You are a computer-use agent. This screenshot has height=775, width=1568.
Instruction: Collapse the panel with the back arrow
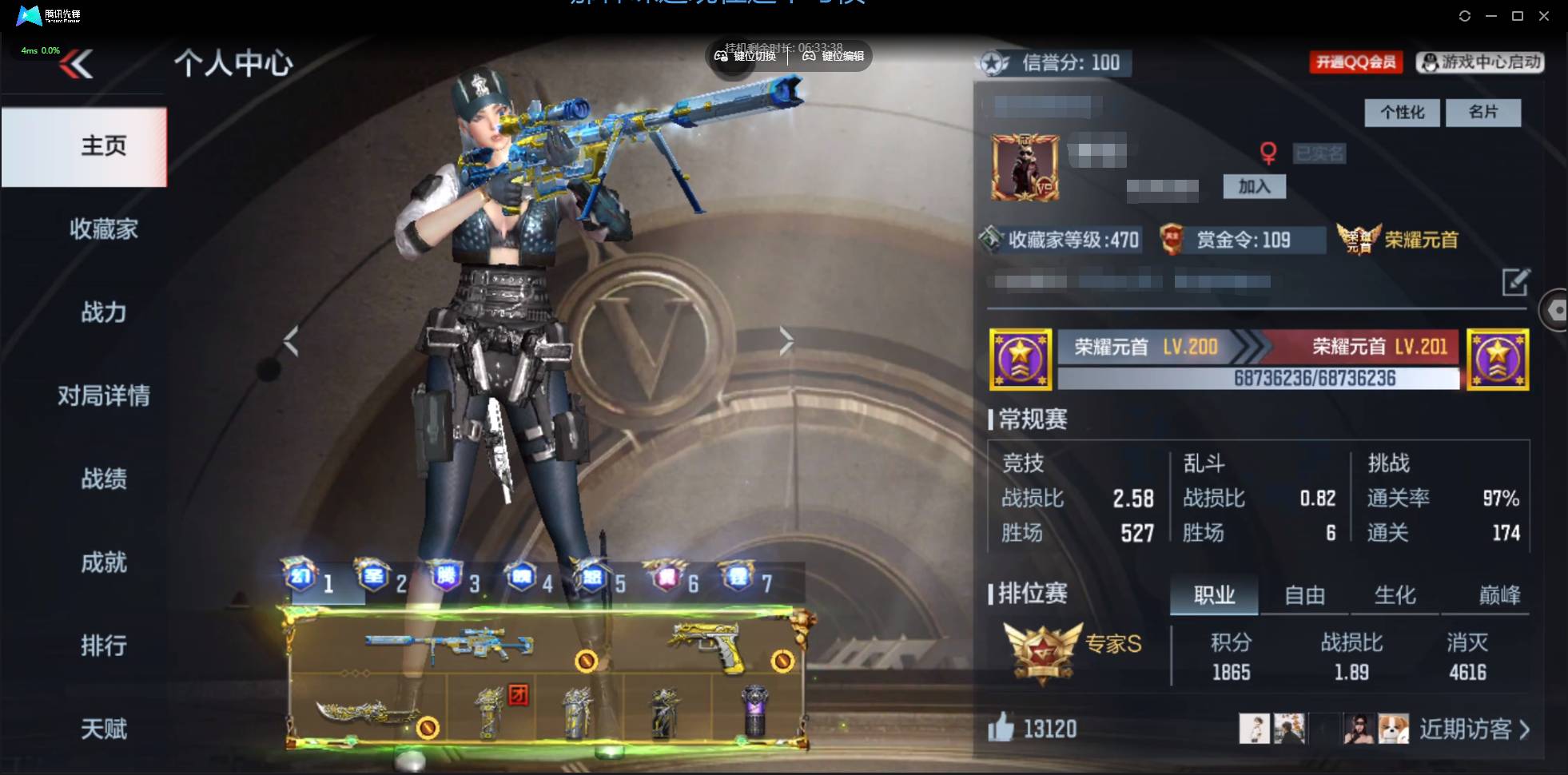coord(76,64)
